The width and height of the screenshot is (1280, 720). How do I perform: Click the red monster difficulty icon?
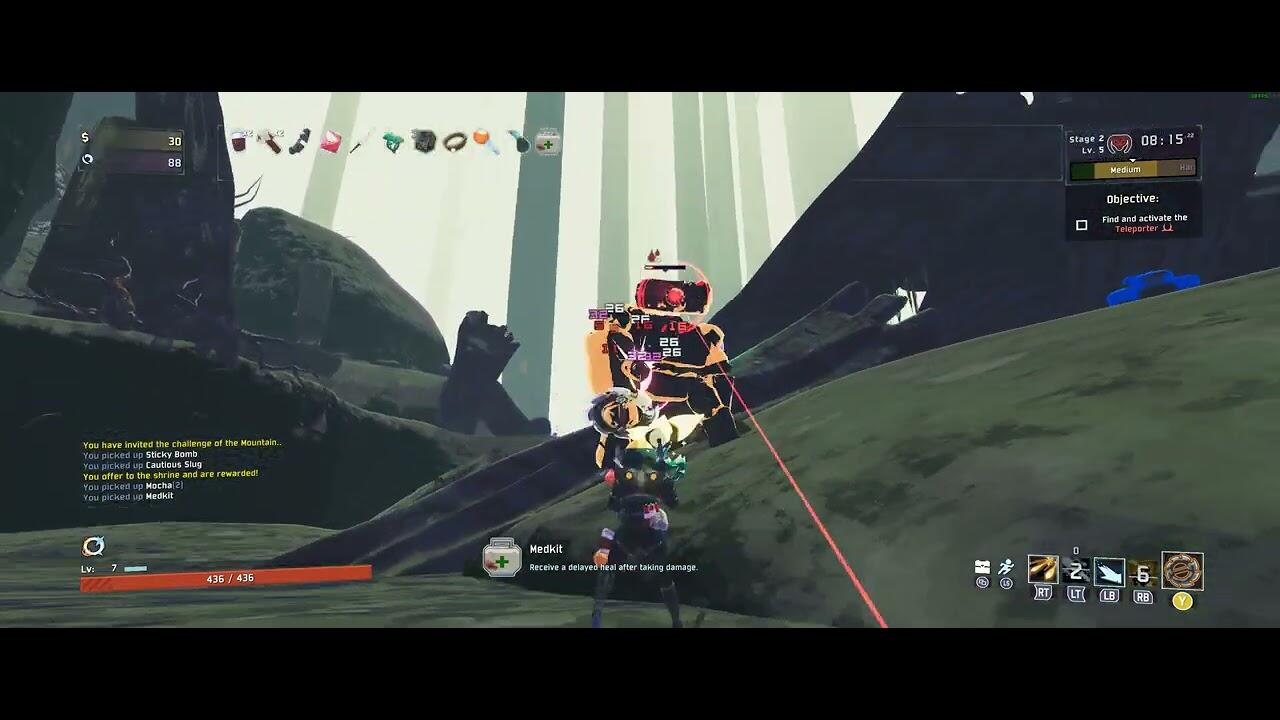(1119, 143)
